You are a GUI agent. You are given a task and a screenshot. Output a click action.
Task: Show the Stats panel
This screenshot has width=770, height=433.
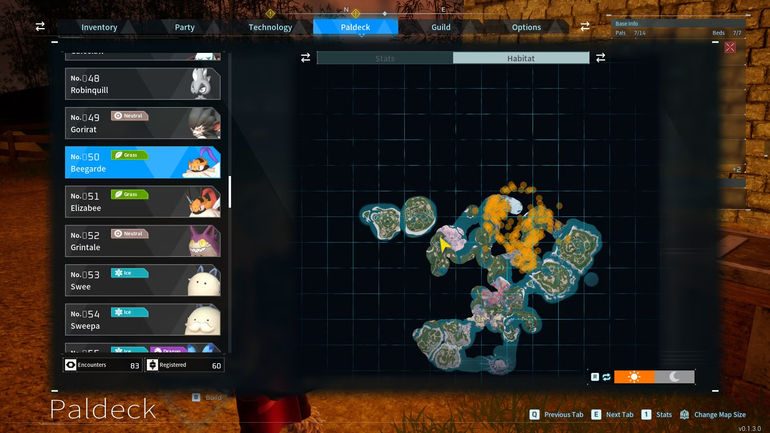pos(385,58)
